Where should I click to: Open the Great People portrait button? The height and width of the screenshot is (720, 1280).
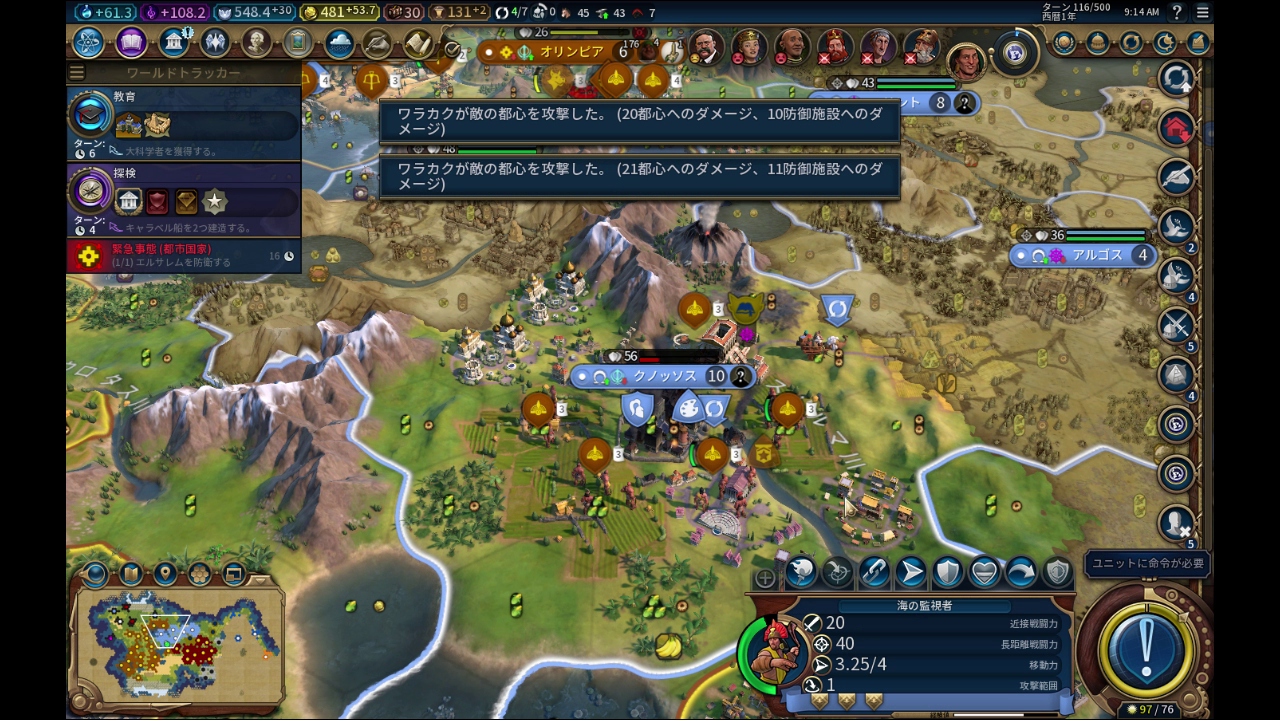(x=257, y=43)
